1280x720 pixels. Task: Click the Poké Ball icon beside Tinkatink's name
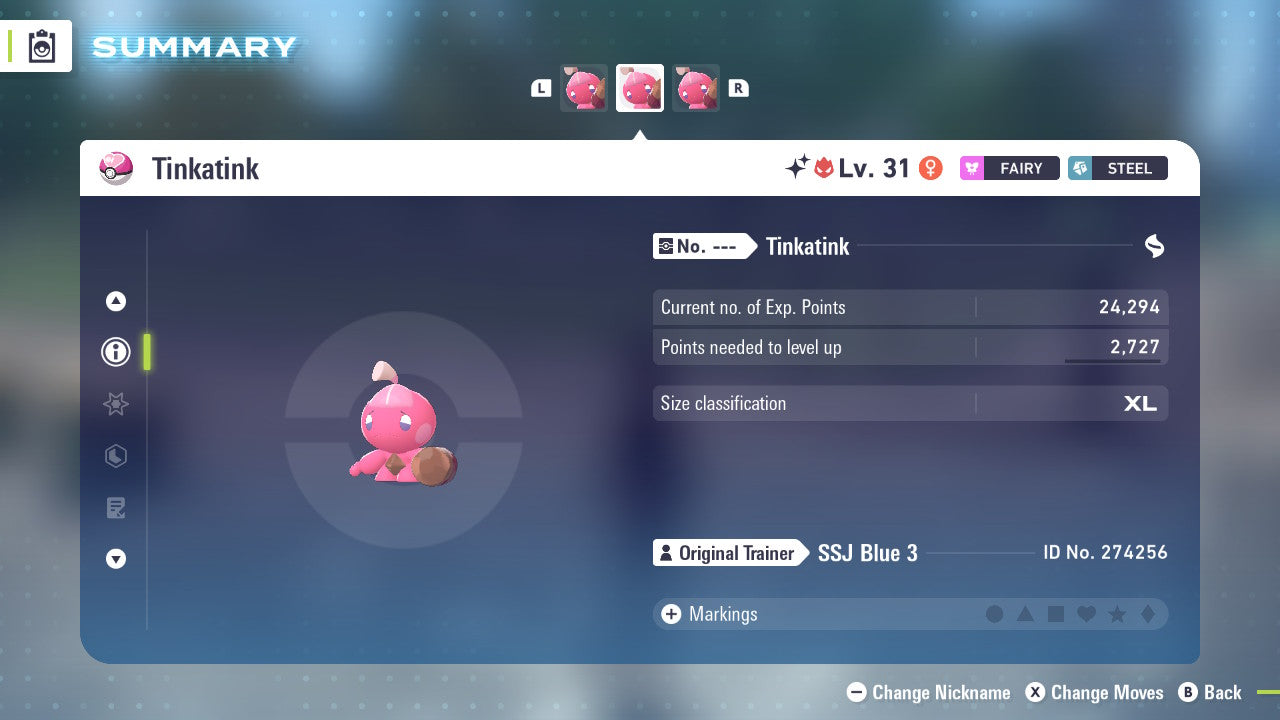[117, 168]
